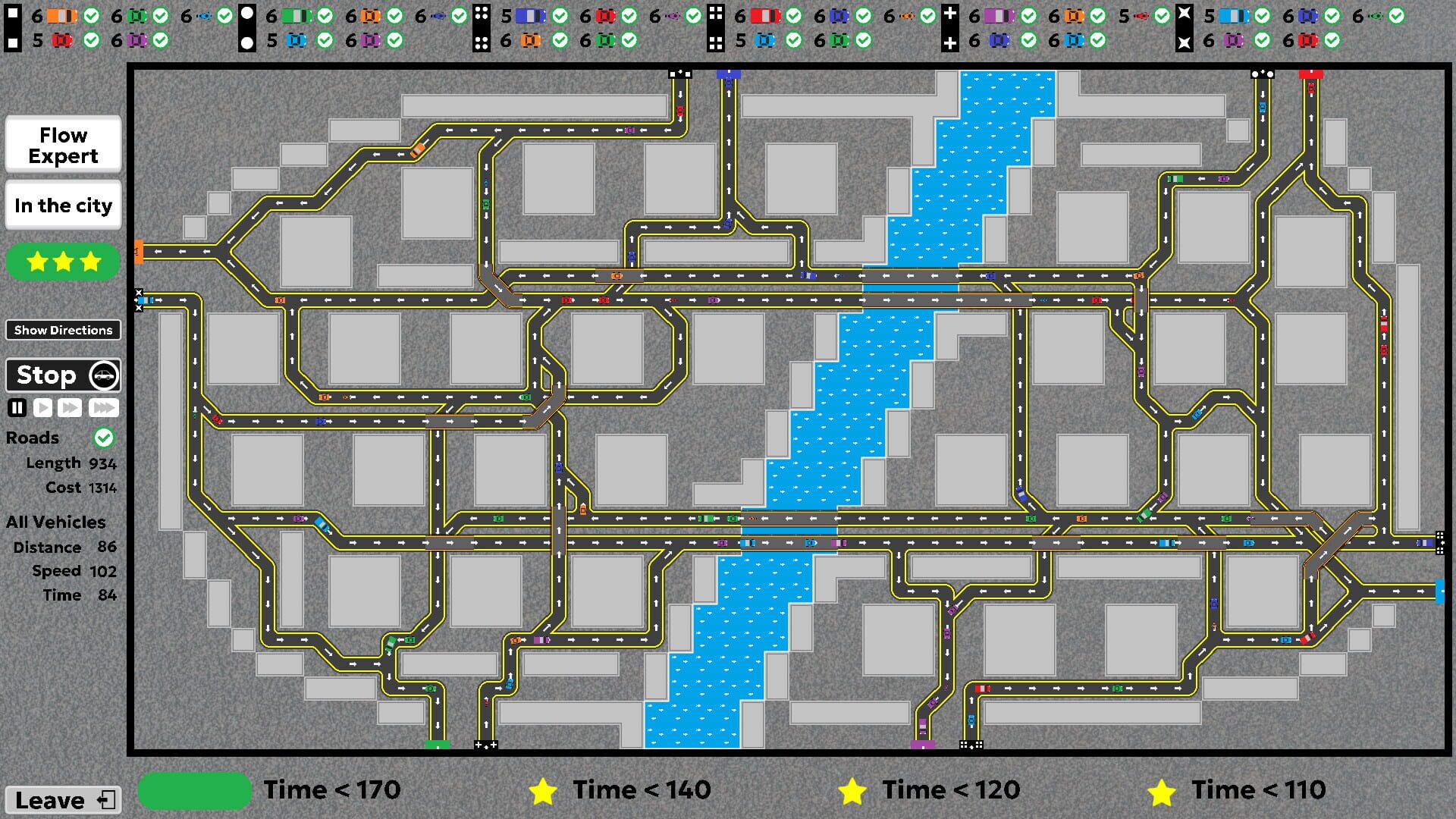Click the pause playback icon
Viewport: 1456px width, 819px height.
click(17, 407)
